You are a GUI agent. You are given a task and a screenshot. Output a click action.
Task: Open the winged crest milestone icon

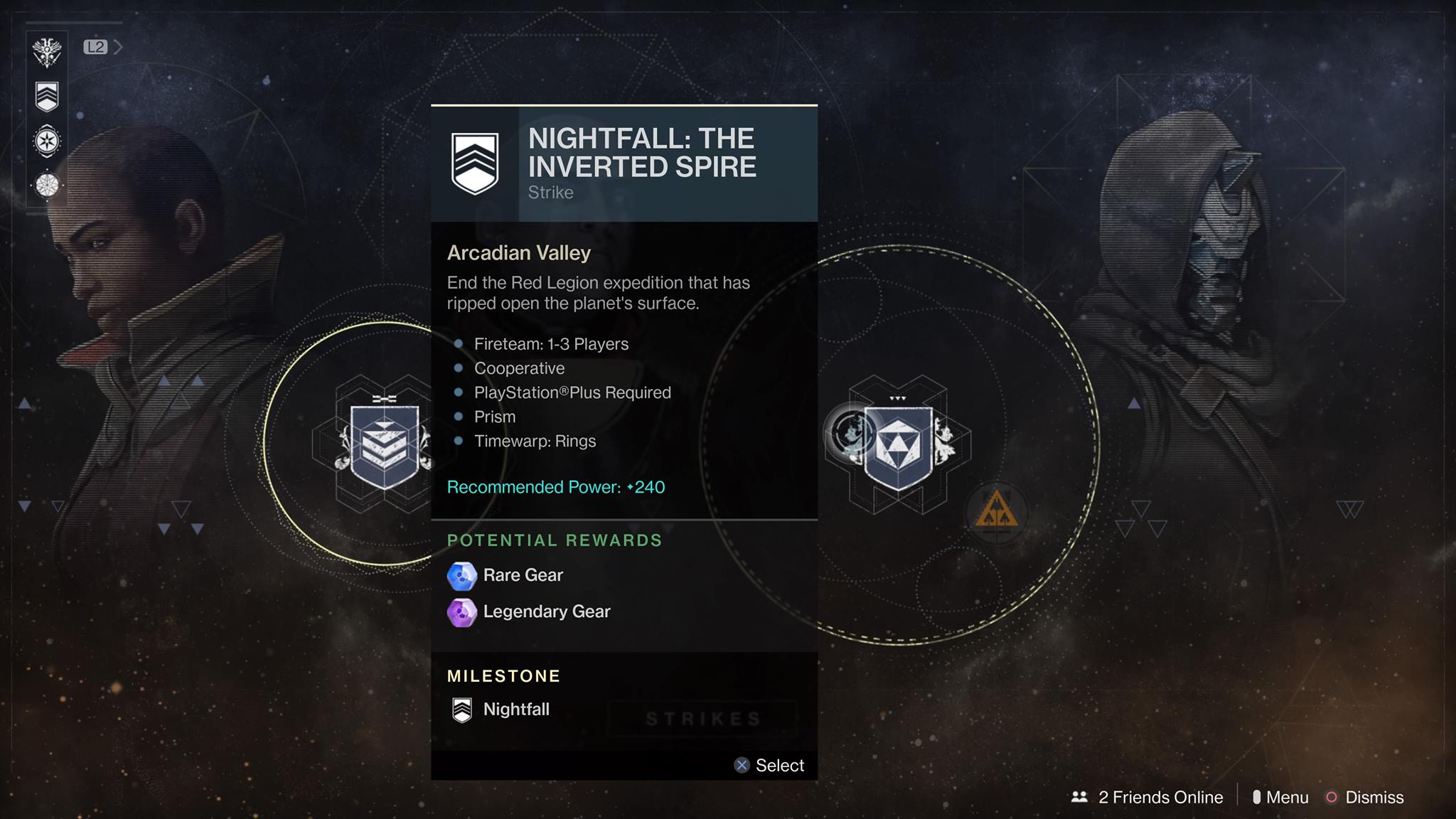coord(47,52)
